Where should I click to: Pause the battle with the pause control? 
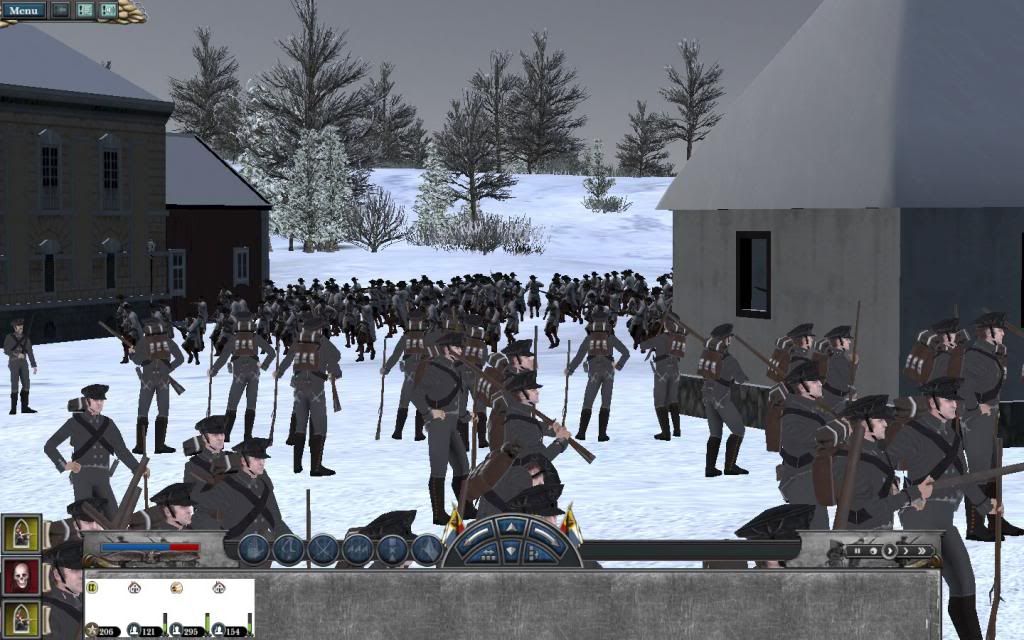(x=856, y=550)
